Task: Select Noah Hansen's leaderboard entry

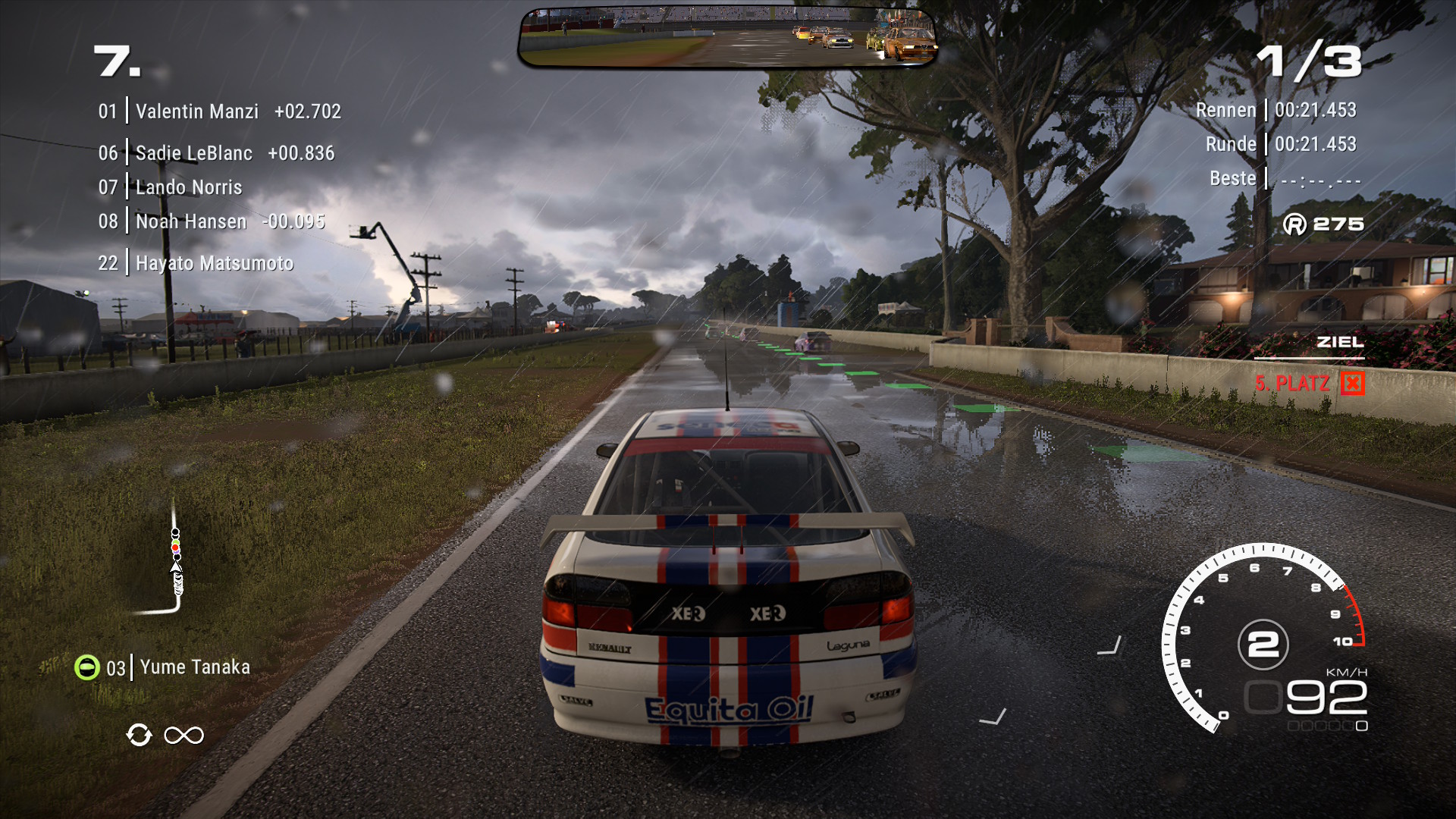Action: click(x=211, y=221)
